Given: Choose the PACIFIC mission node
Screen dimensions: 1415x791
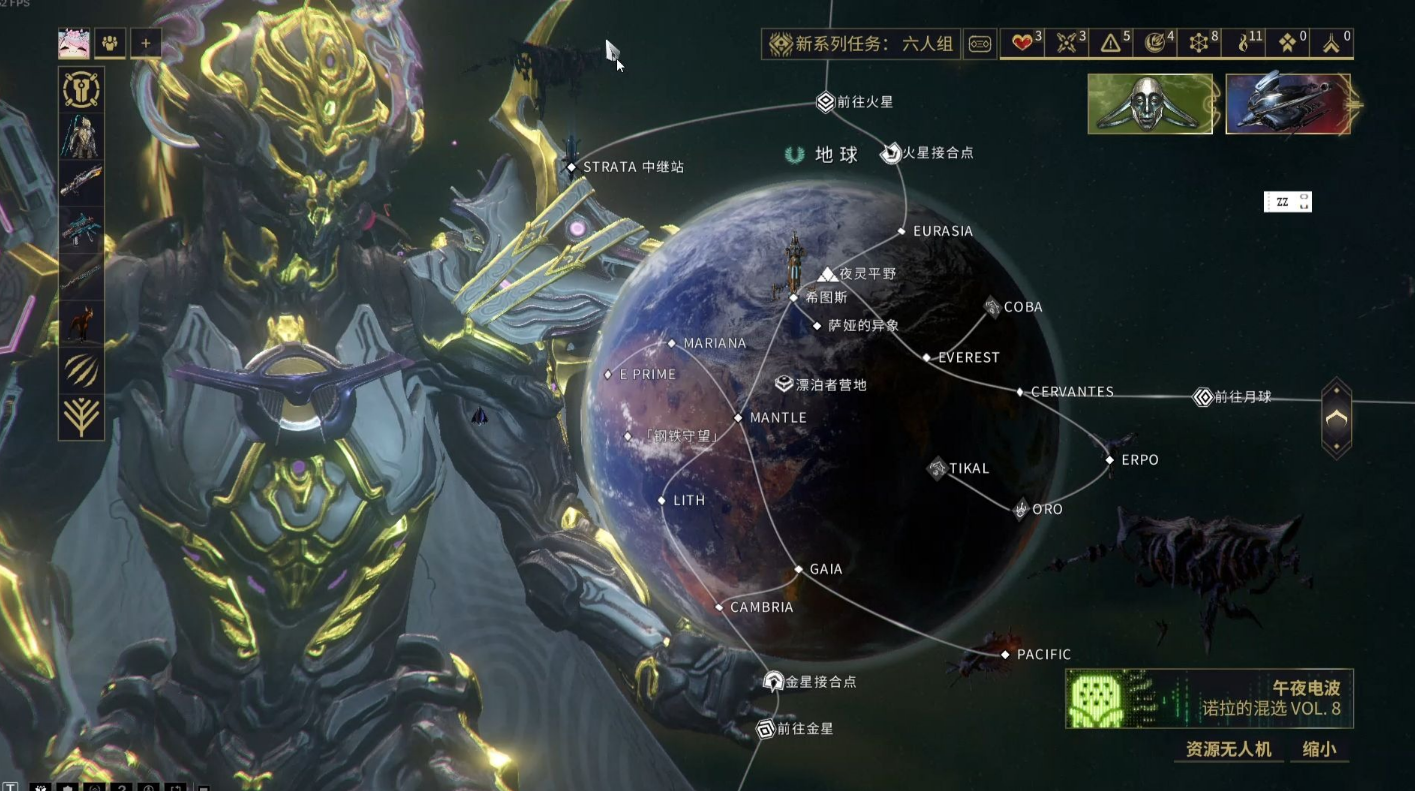Looking at the screenshot, I should click(1006, 654).
